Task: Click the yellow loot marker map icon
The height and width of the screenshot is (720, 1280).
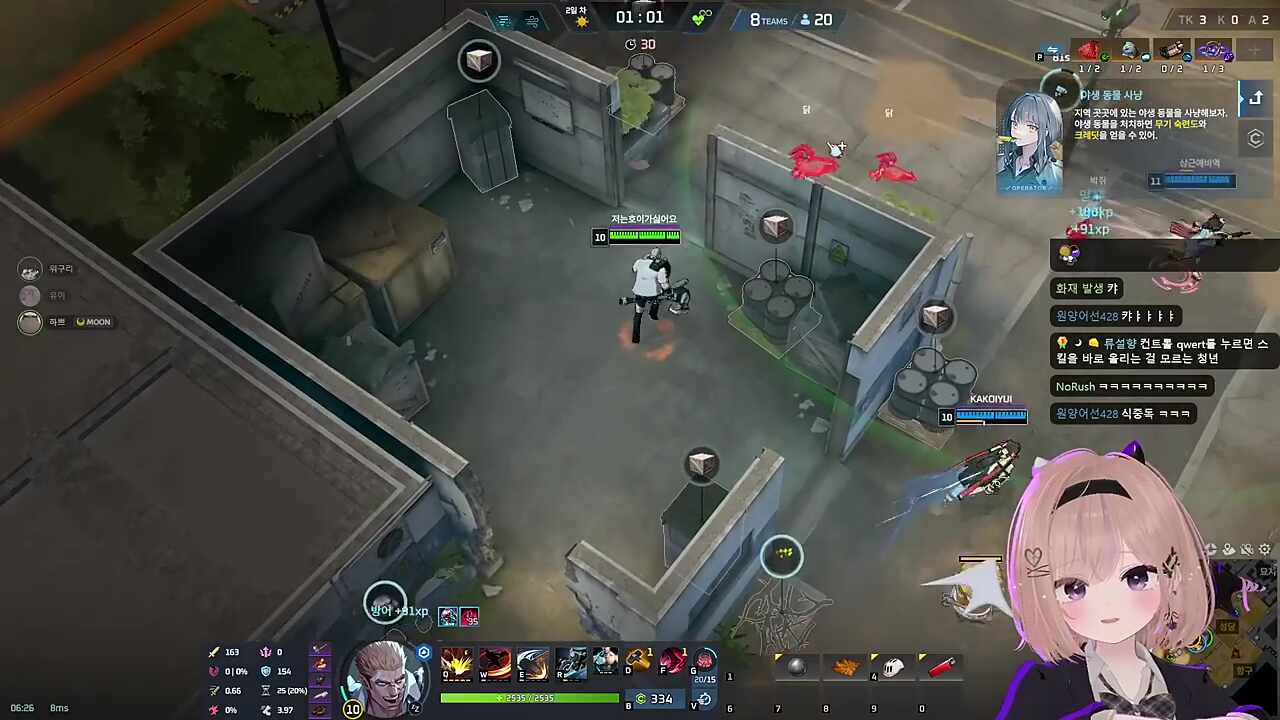Action: click(x=782, y=553)
